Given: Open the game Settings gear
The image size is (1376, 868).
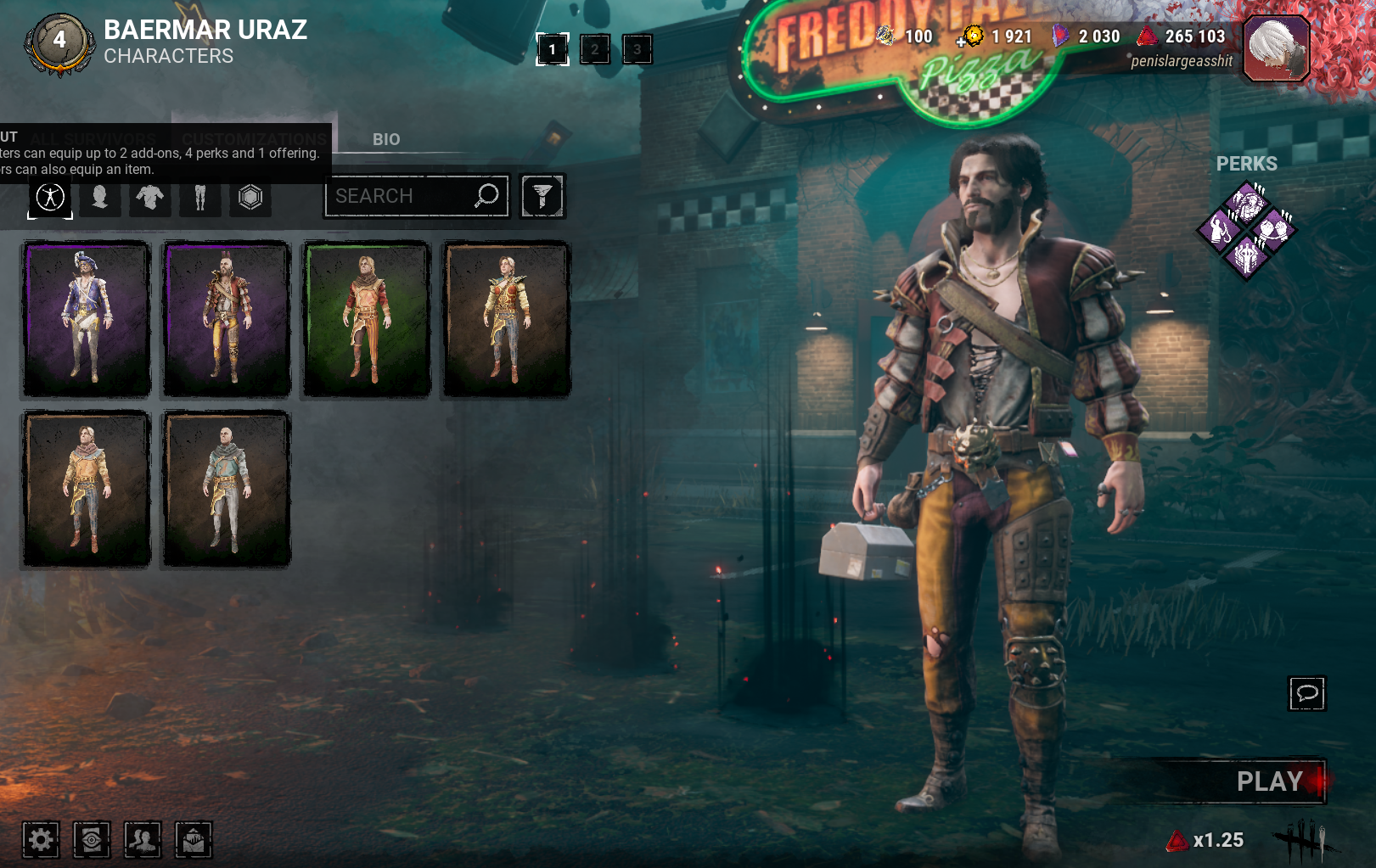Looking at the screenshot, I should click(x=41, y=840).
